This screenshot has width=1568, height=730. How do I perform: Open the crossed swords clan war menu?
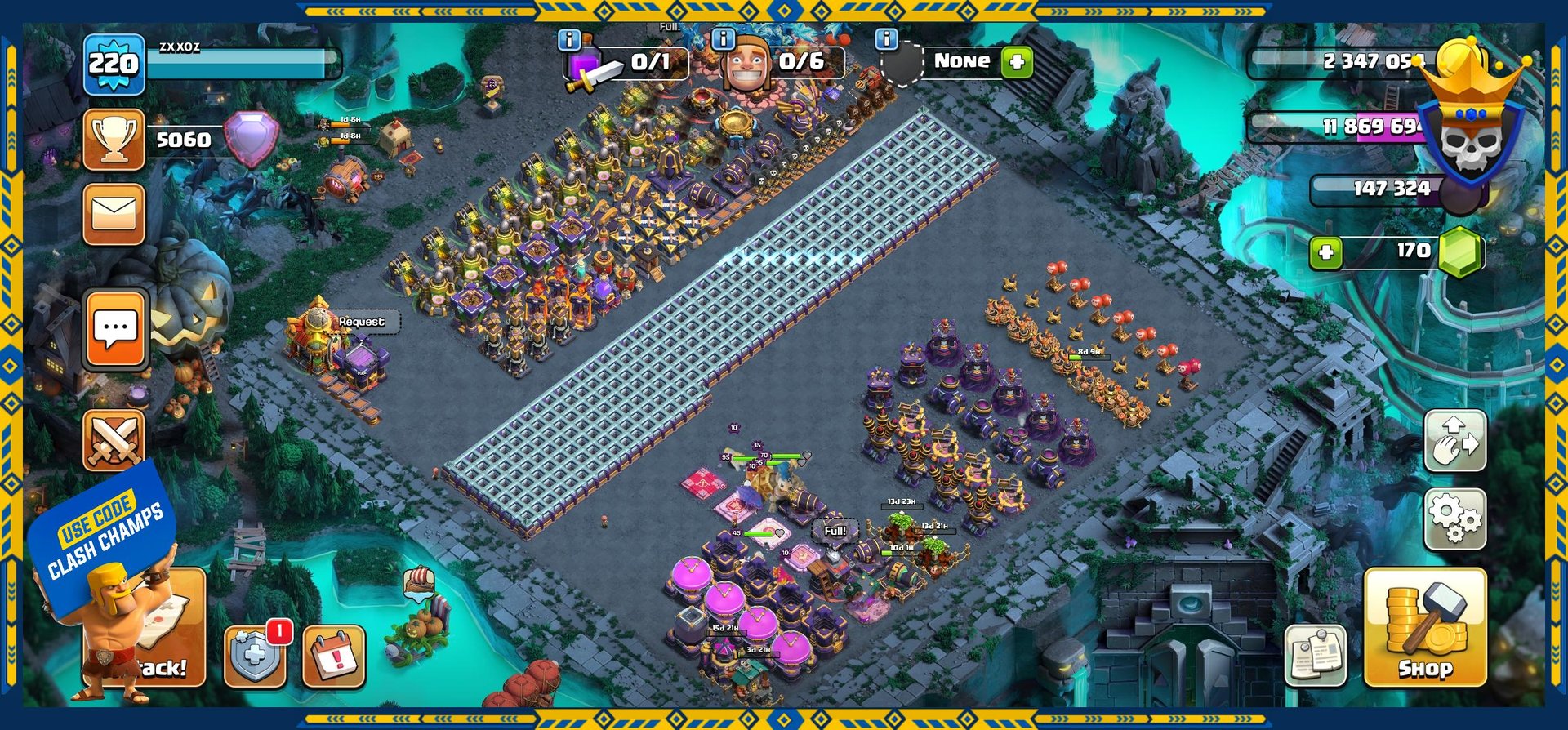114,440
